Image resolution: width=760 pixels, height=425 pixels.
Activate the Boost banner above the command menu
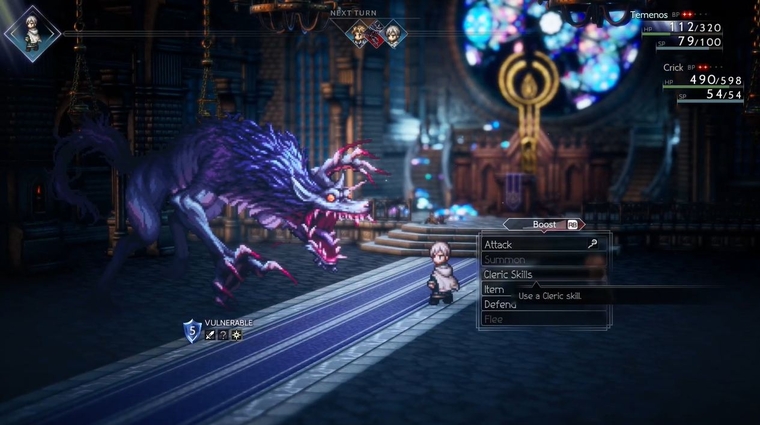tap(545, 225)
